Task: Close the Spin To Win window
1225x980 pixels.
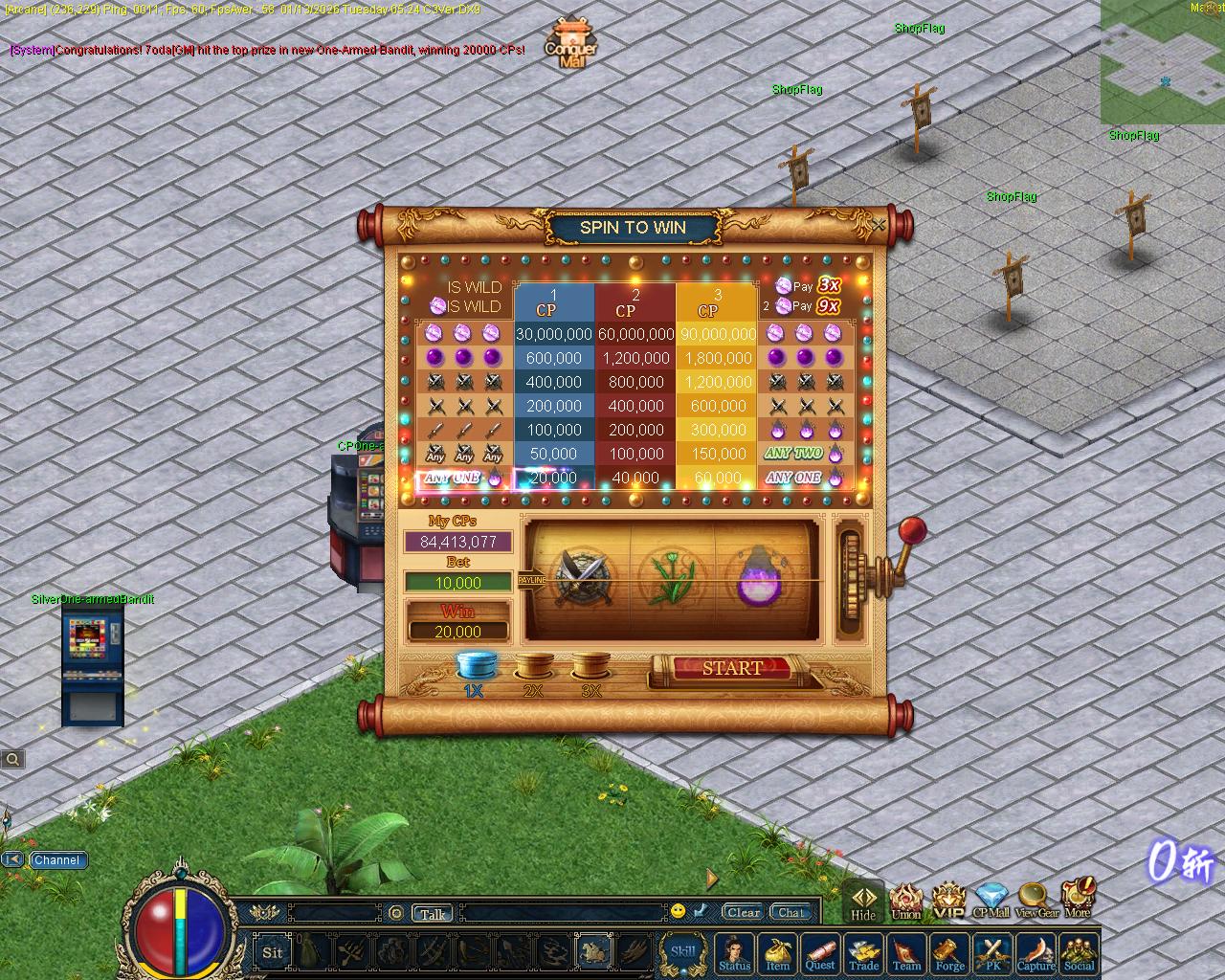Action: pos(880,225)
